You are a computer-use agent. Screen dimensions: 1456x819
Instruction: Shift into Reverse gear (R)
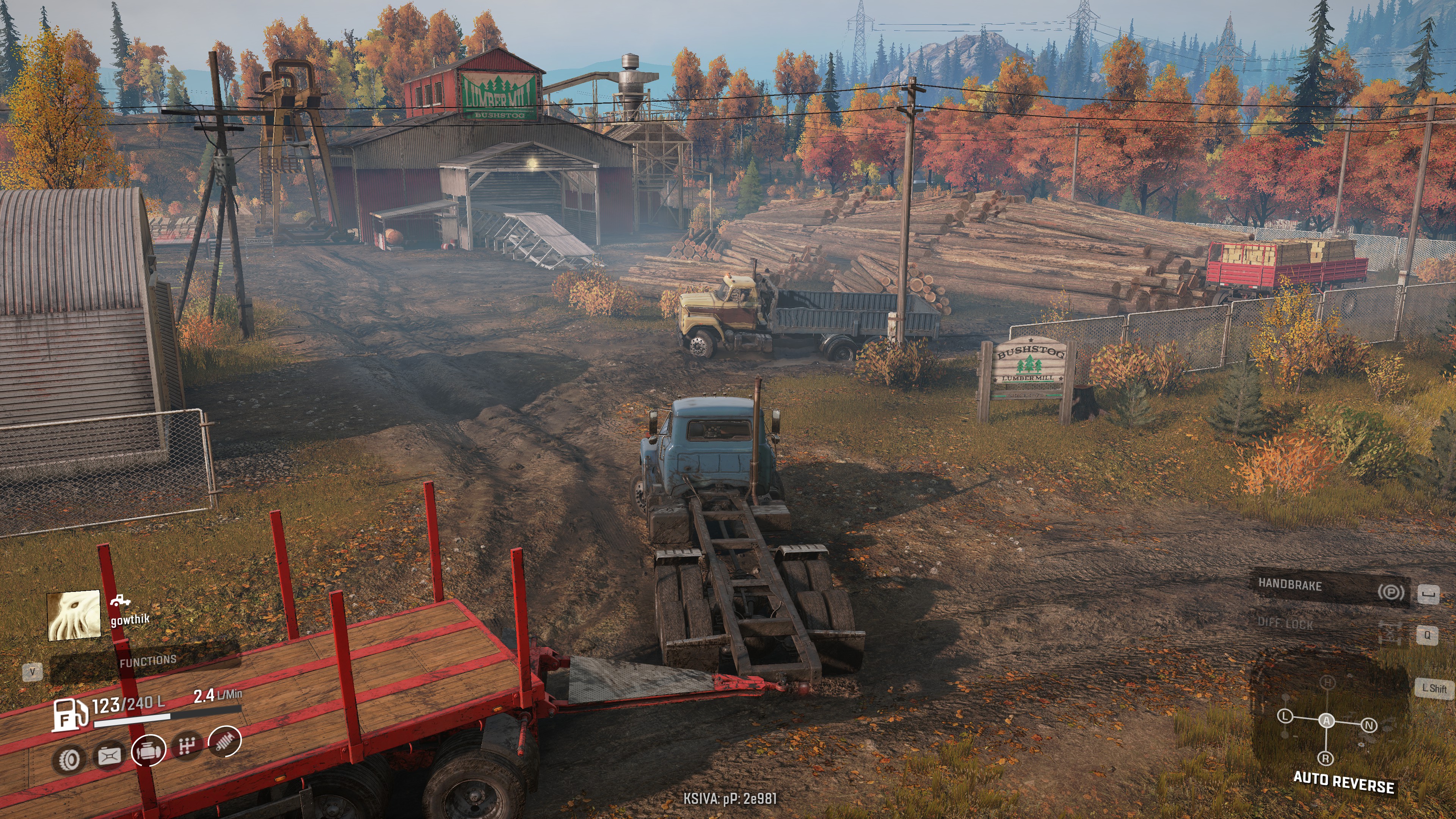click(1326, 758)
